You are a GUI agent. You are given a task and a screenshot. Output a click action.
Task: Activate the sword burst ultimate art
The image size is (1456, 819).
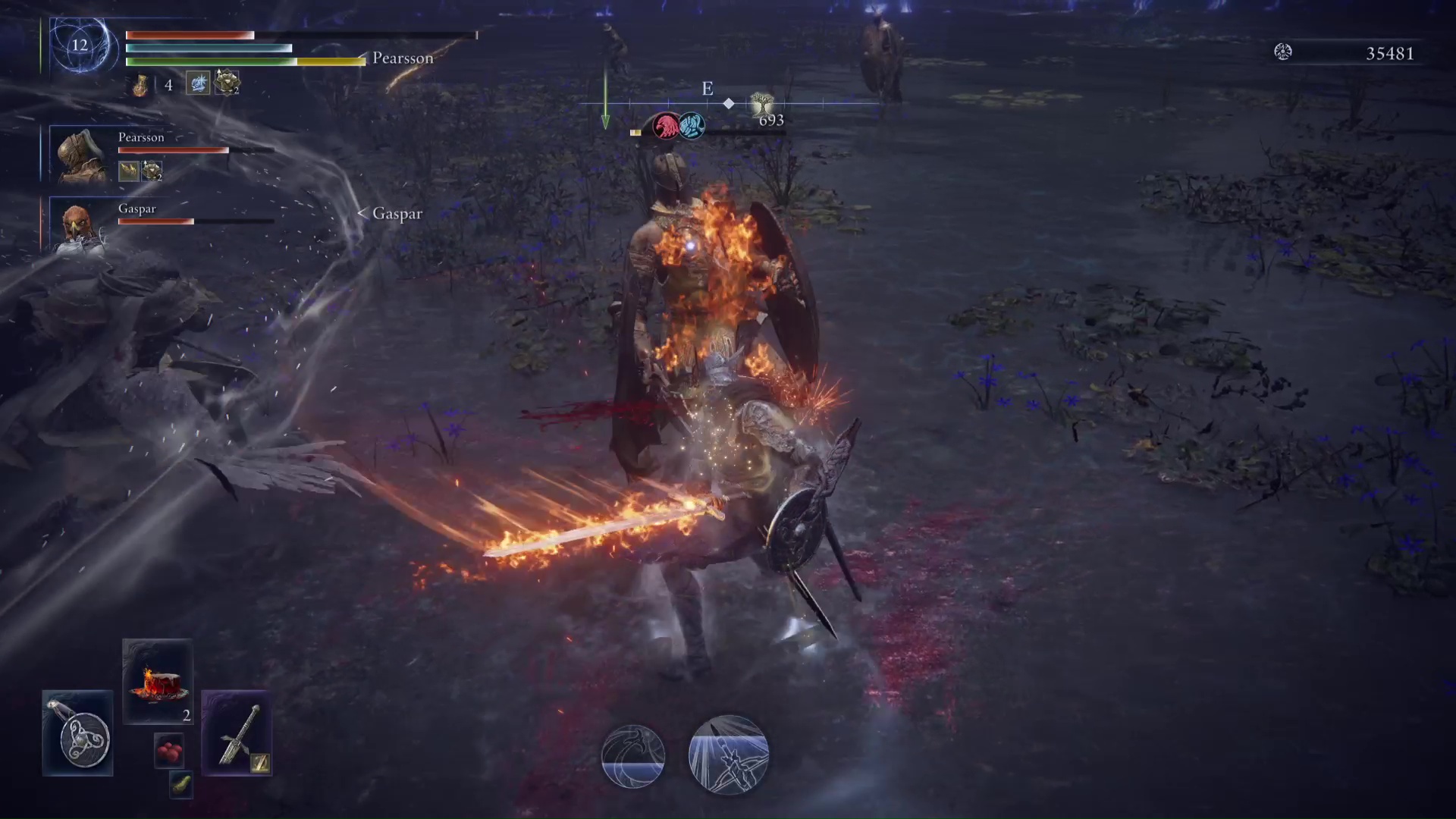point(729,755)
